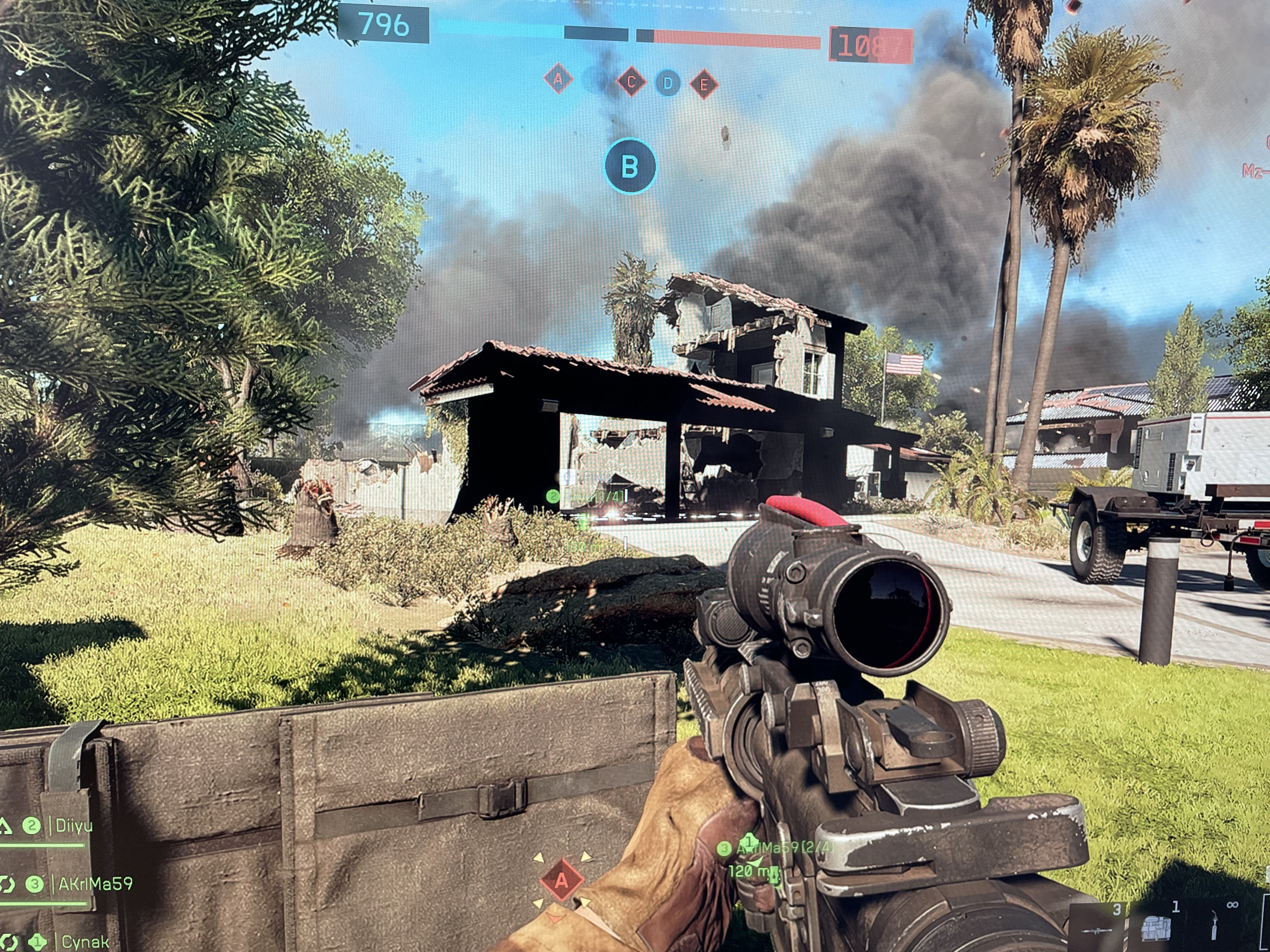Select squad member Diiyu in squad list
The width and height of the screenshot is (1270, 952).
coord(73,826)
